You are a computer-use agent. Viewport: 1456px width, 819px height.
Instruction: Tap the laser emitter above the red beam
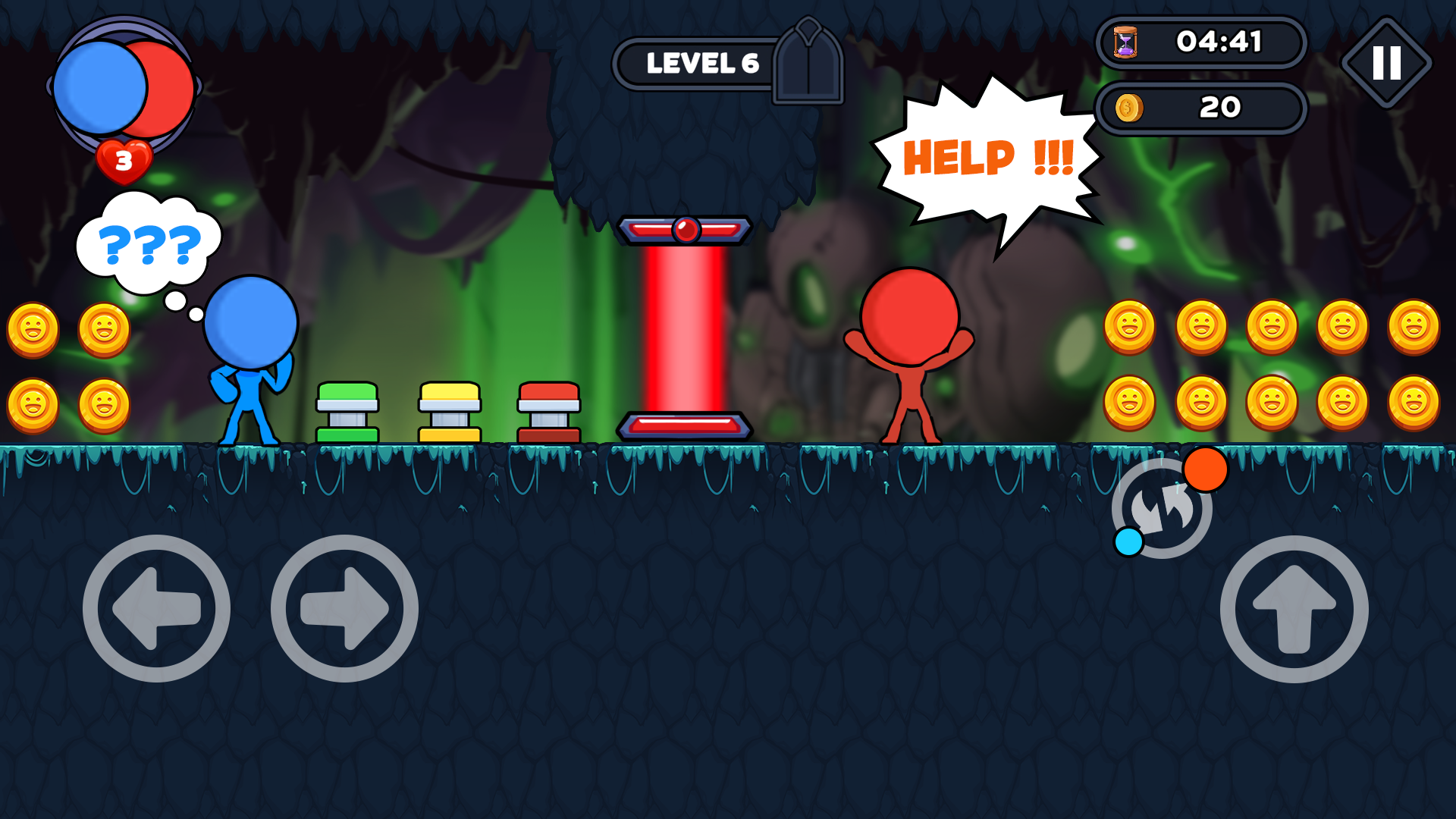(686, 229)
